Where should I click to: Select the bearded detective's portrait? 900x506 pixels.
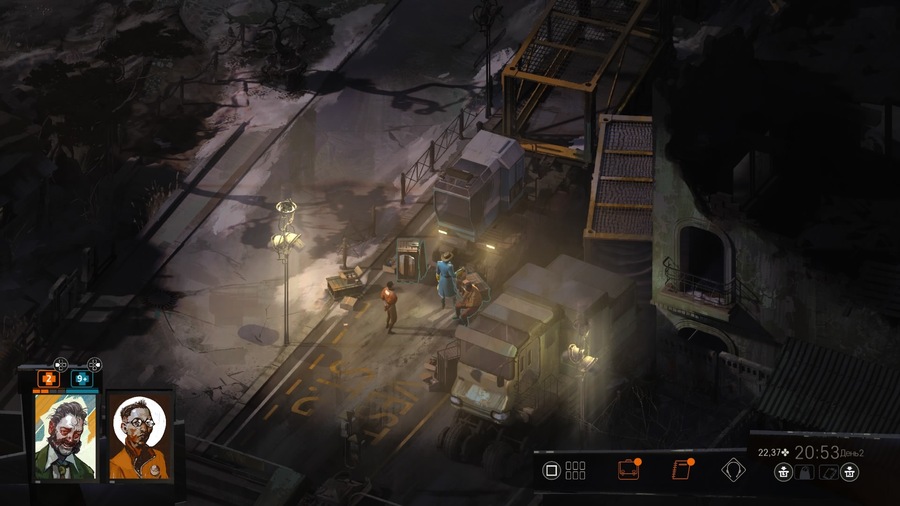click(65, 435)
